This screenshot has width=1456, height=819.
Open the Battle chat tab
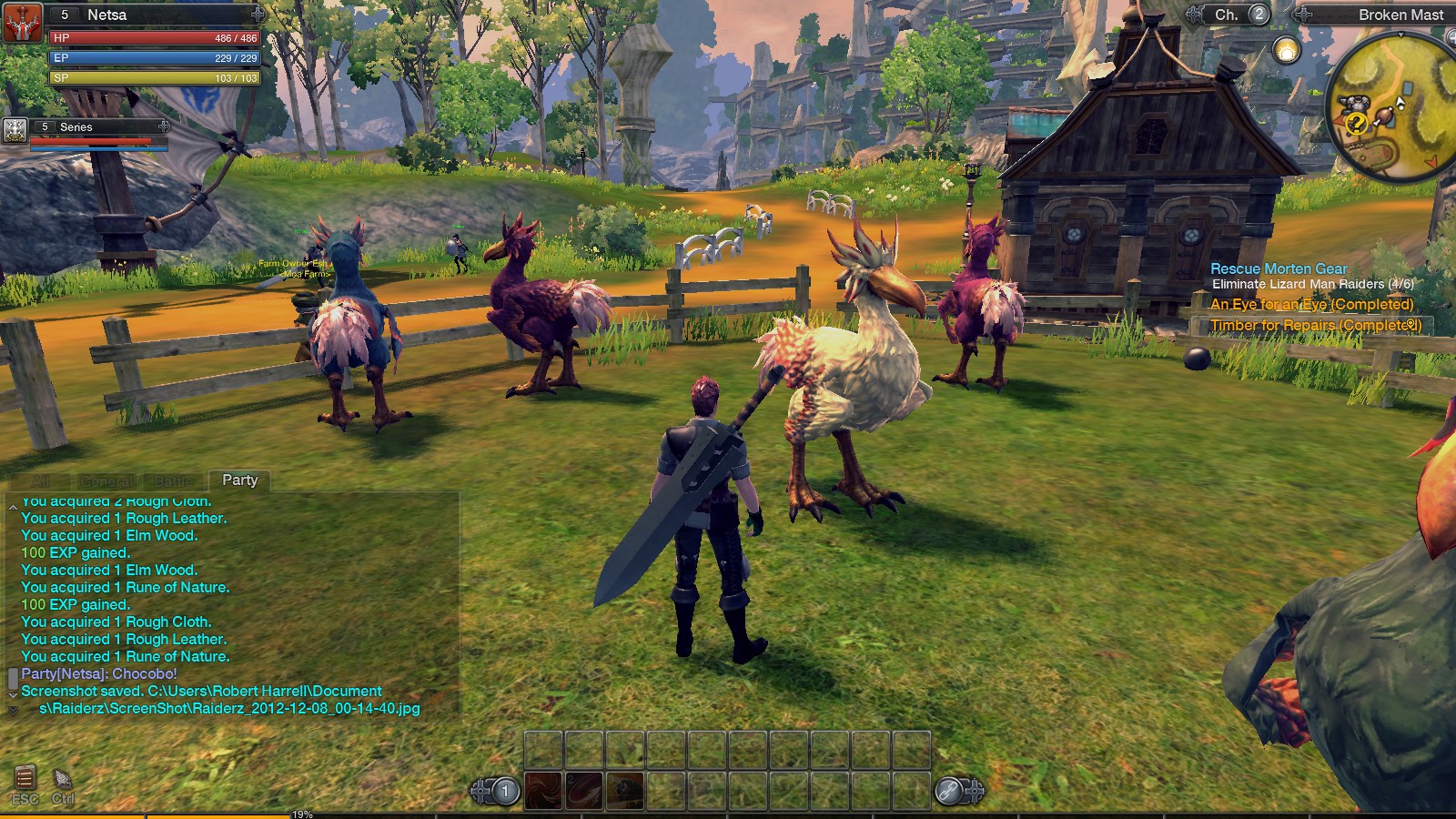pos(174,480)
